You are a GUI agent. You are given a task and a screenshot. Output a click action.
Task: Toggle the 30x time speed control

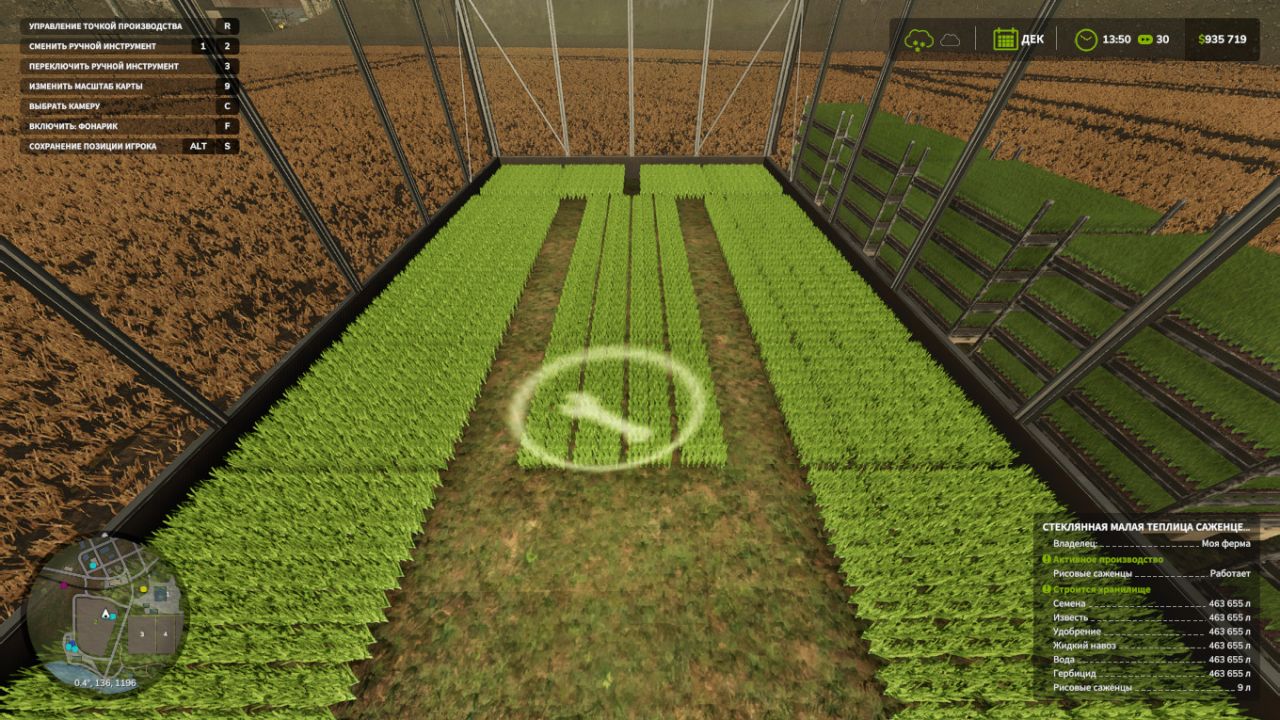coord(1145,39)
